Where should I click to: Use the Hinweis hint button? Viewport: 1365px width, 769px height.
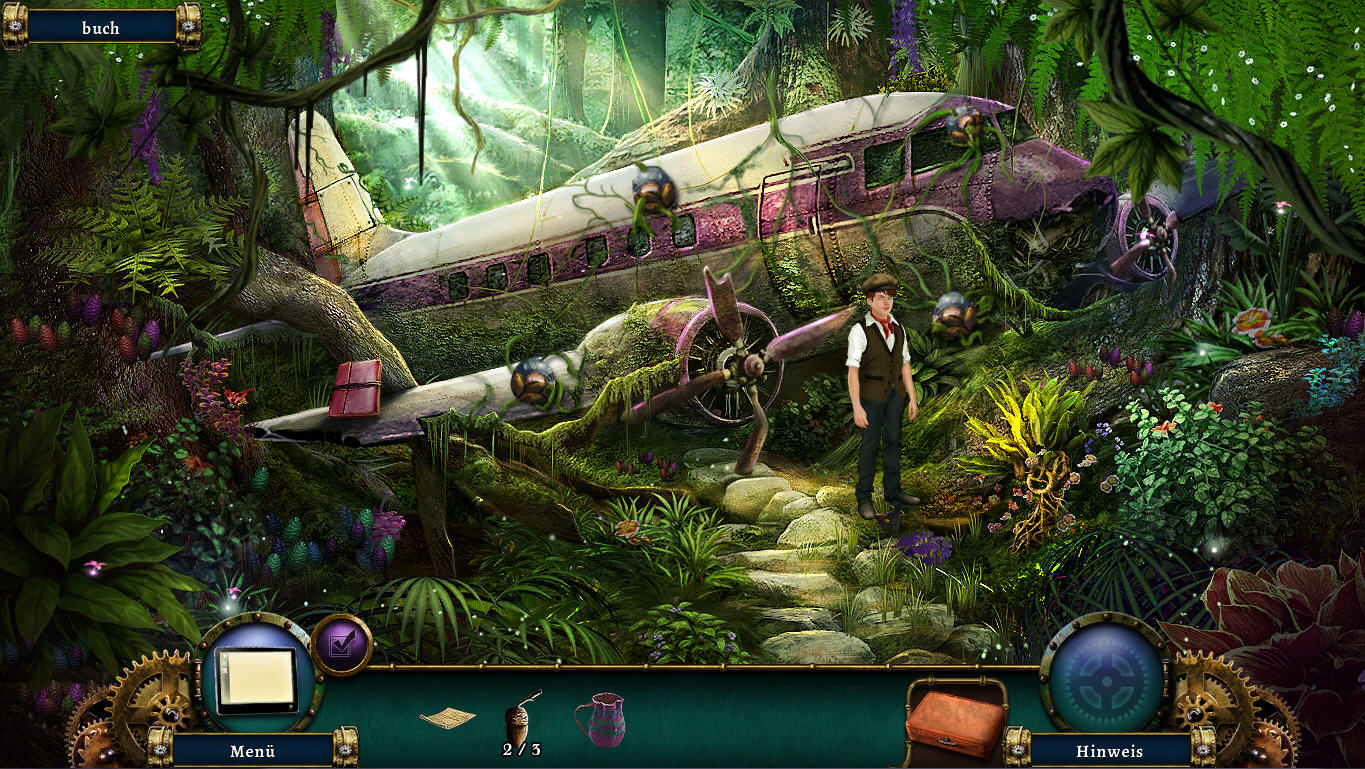point(1109,750)
